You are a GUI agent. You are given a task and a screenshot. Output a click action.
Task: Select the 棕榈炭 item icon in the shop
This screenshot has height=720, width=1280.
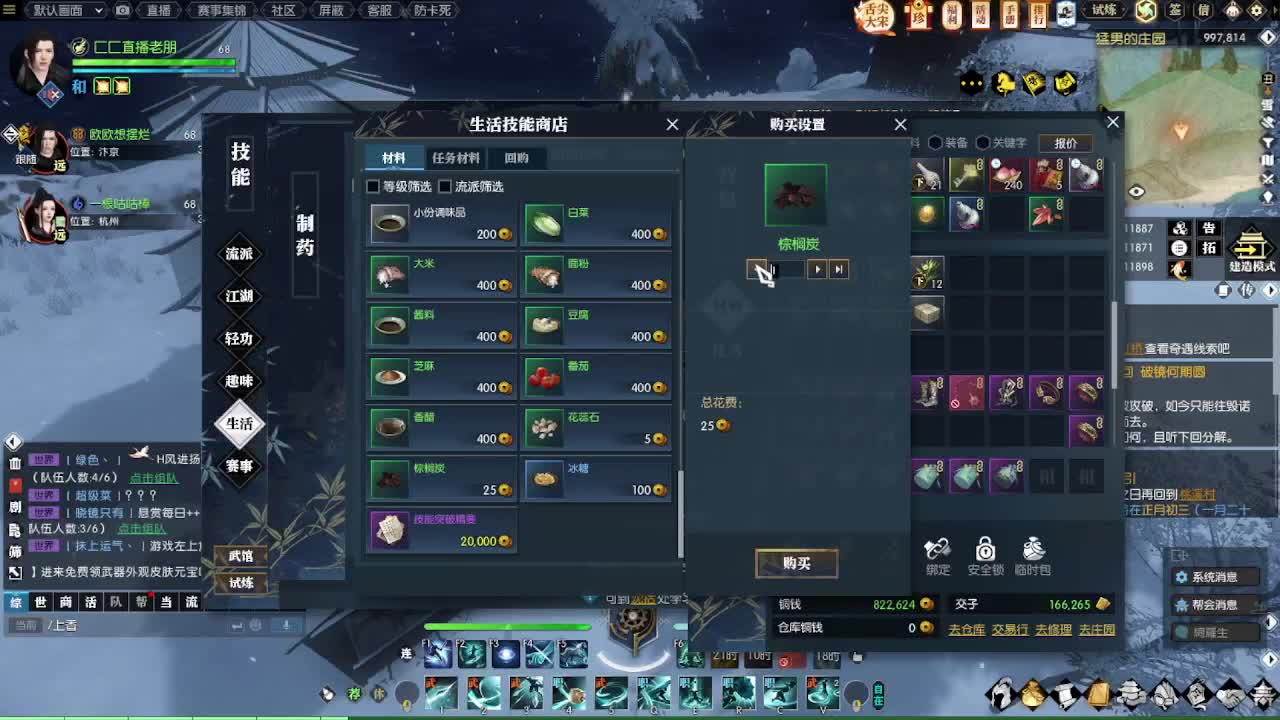(389, 479)
